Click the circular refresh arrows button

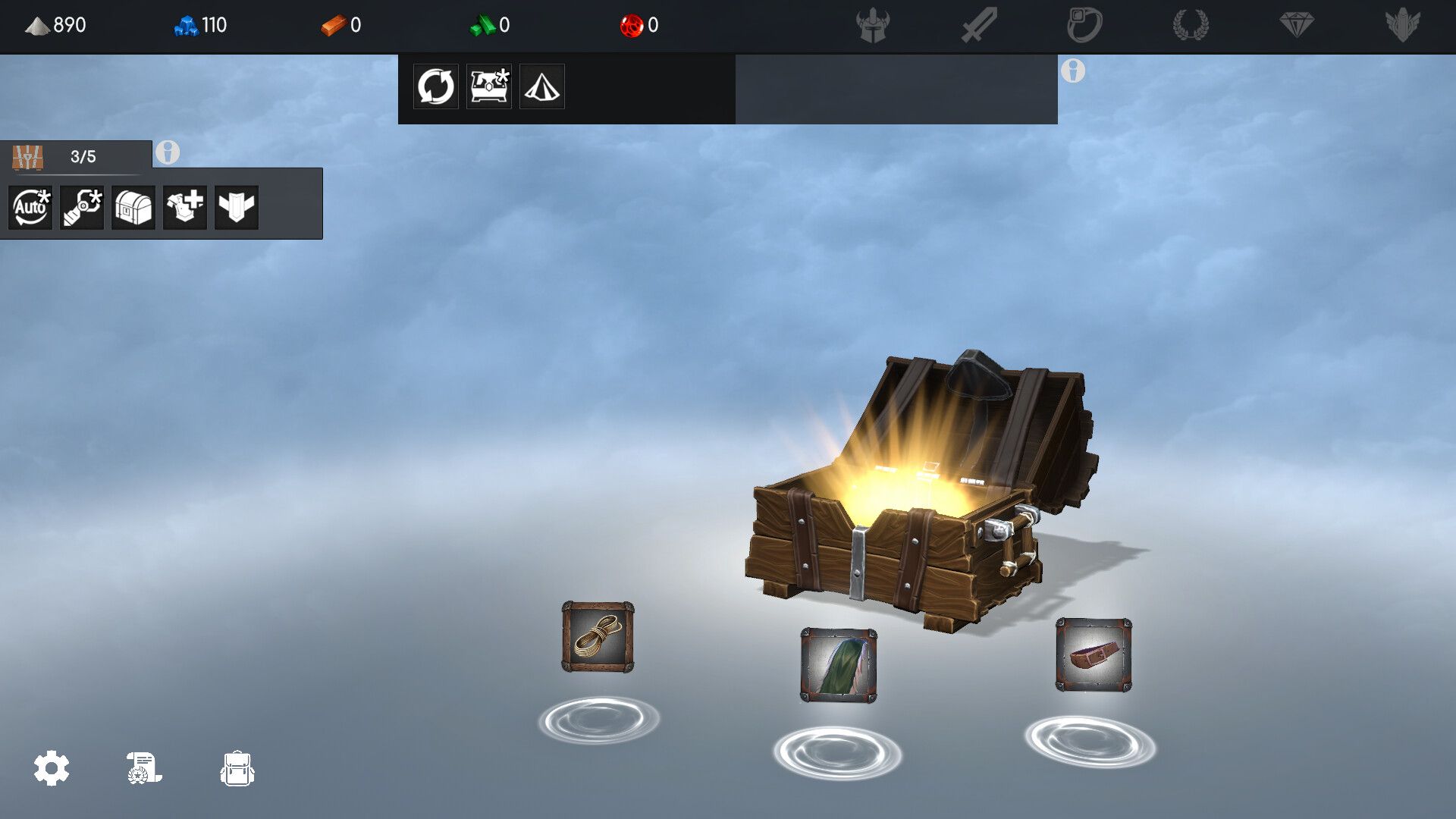tap(435, 86)
